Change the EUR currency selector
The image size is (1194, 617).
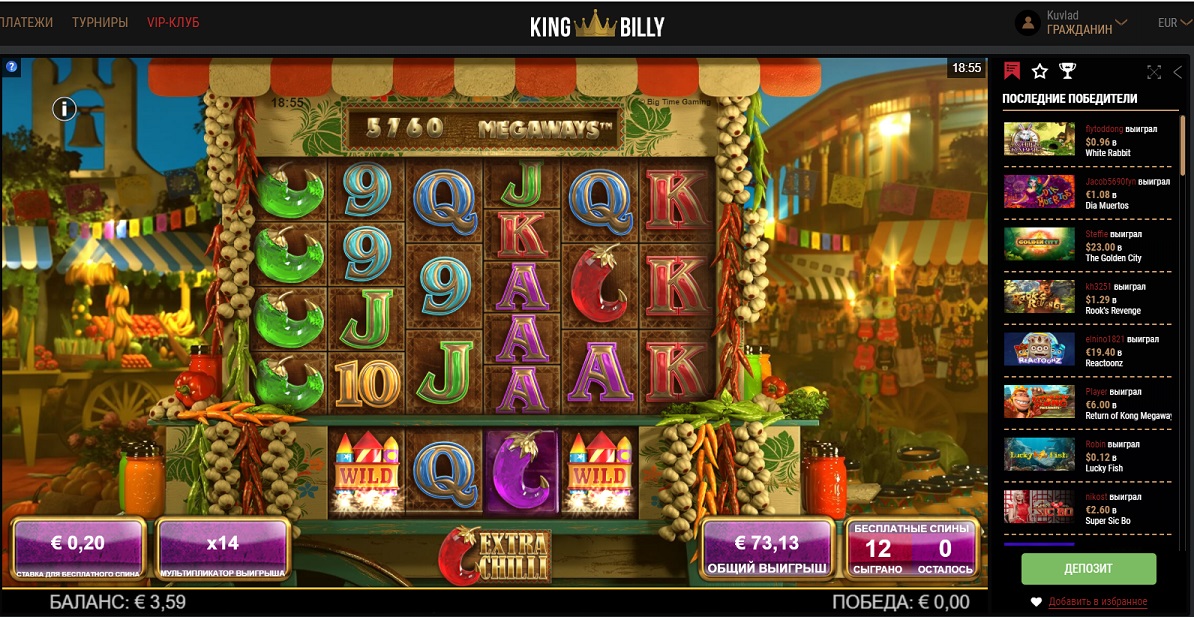[x=1174, y=23]
